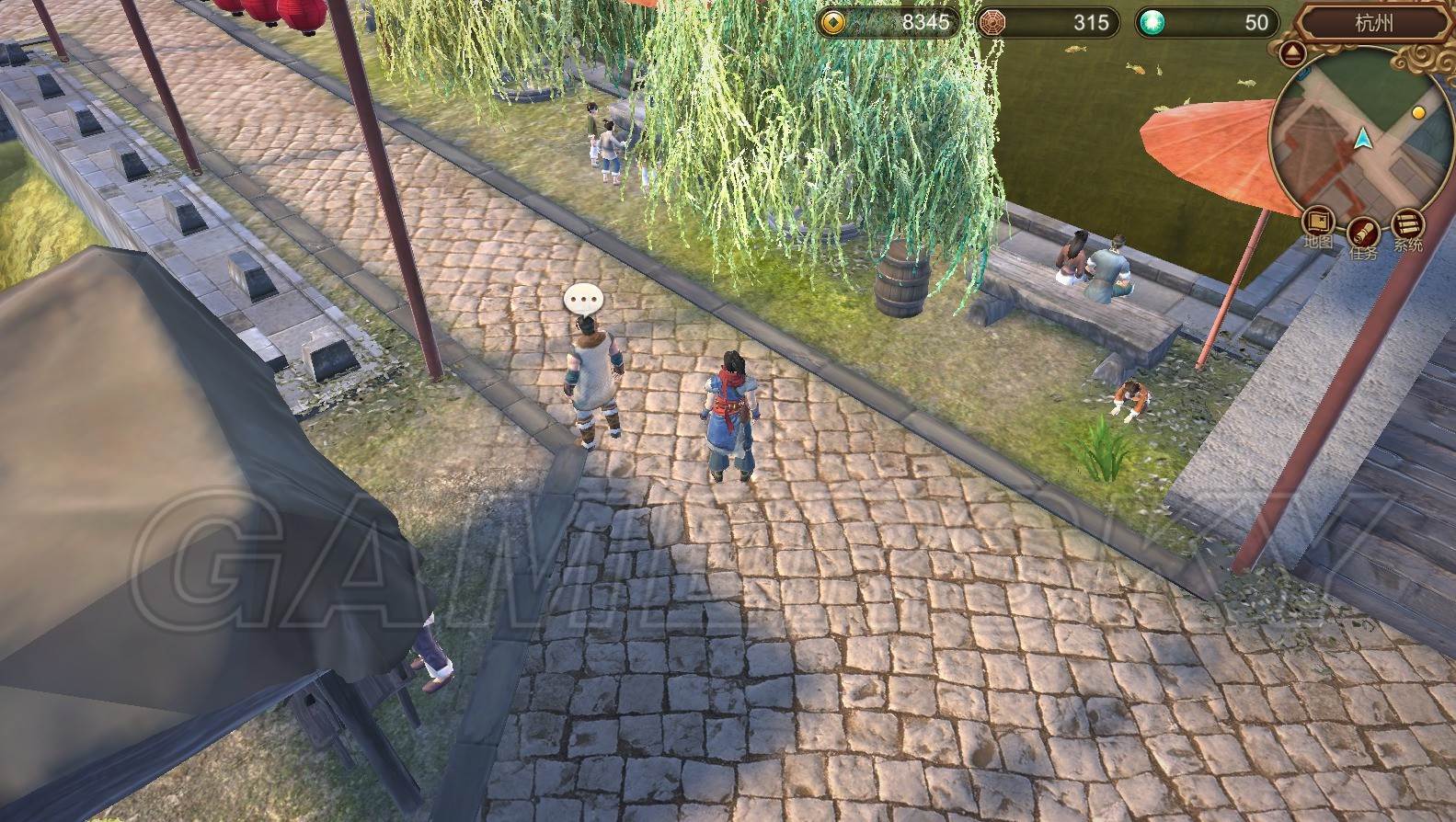Viewport: 1456px width, 822px height.
Task: Collapse the minimap with the arrow button
Action: (1293, 52)
